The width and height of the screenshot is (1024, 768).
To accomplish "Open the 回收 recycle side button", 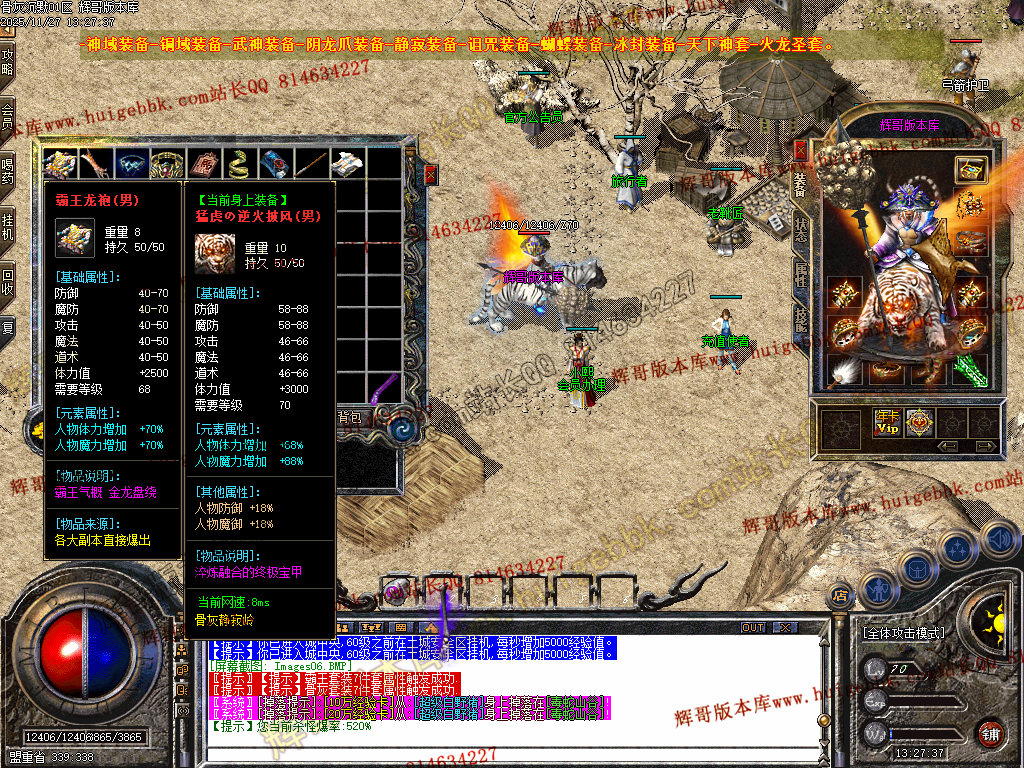I will [x=8, y=281].
